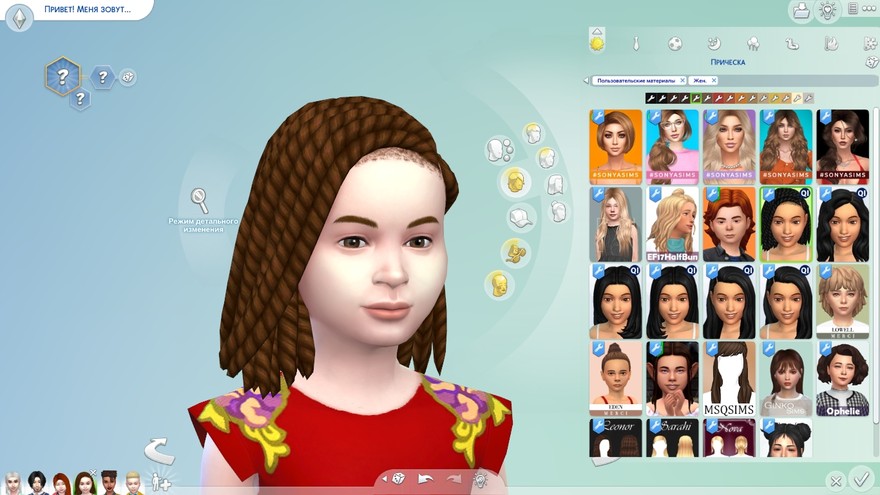
Task: Add a new Sim to household
Action: [159, 483]
